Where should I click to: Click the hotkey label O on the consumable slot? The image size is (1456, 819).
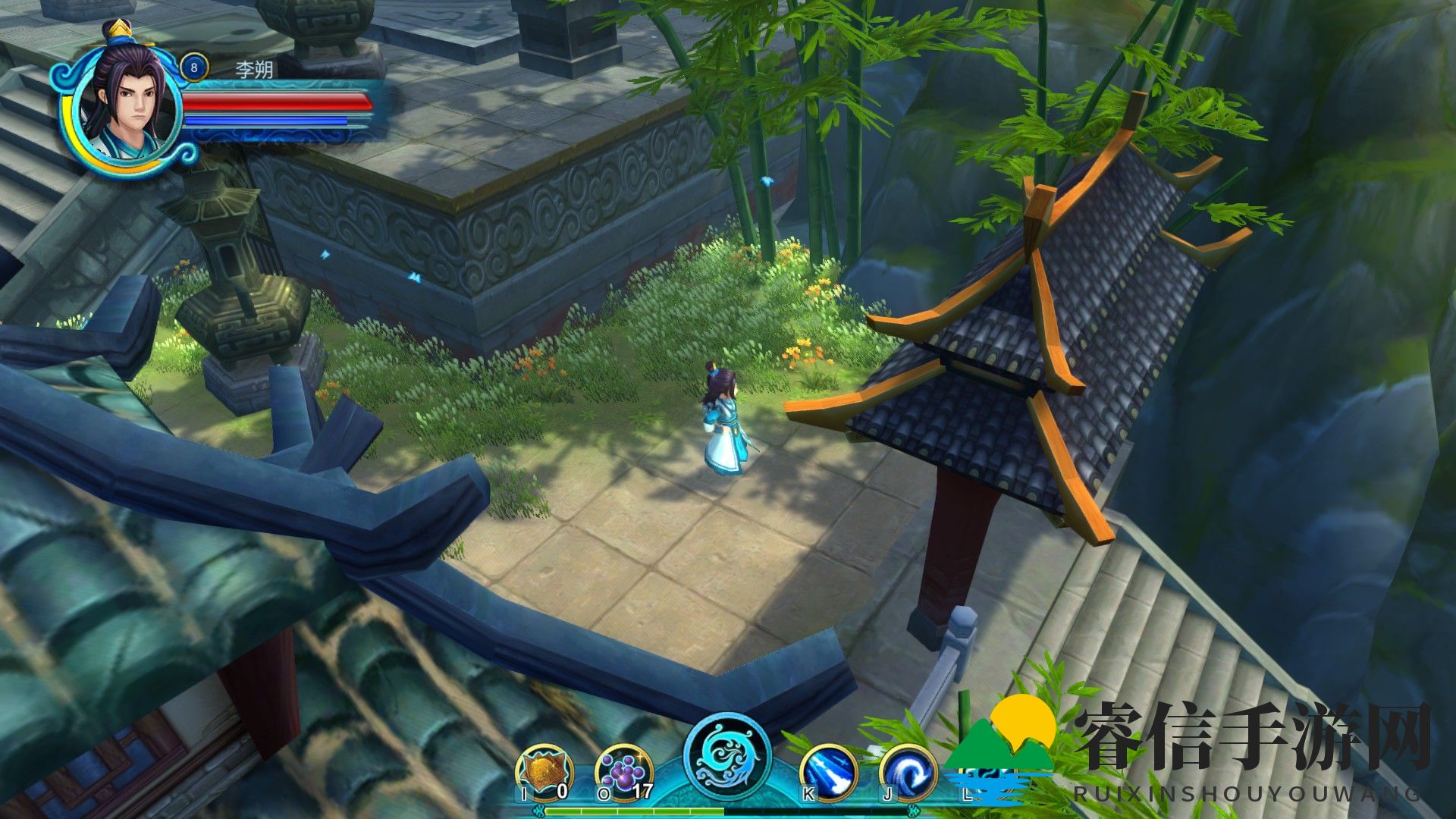[x=603, y=792]
